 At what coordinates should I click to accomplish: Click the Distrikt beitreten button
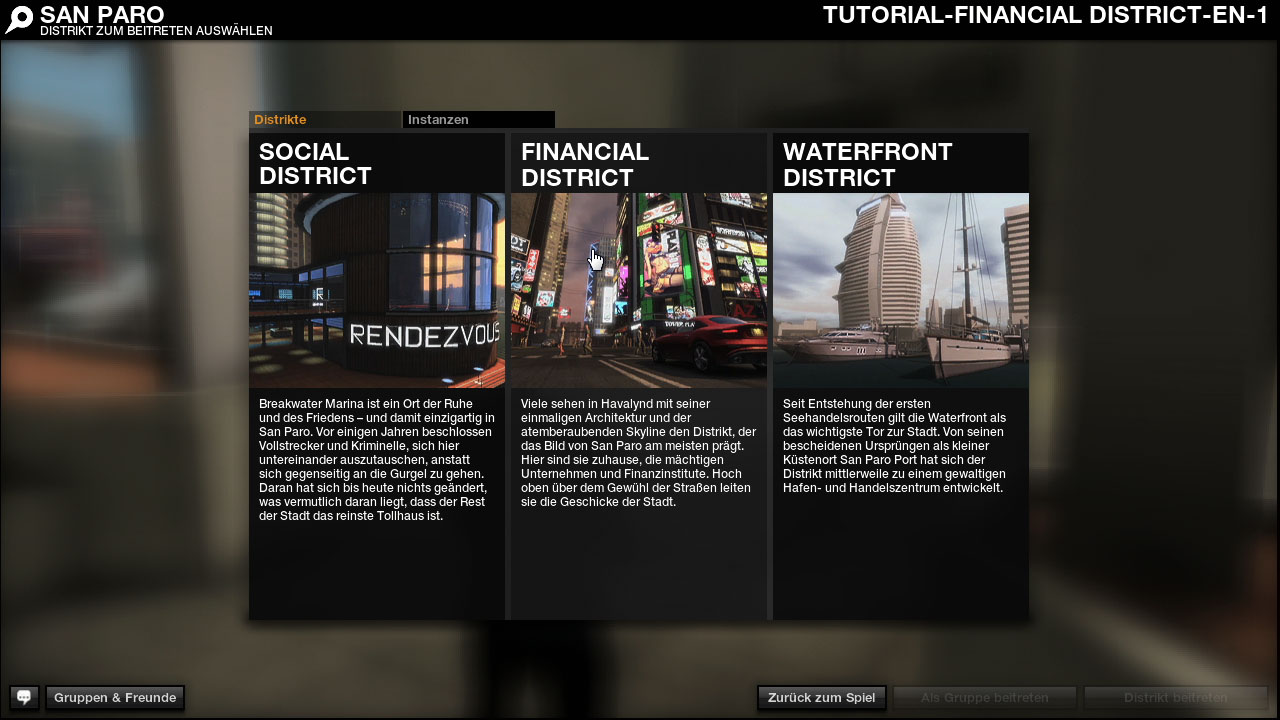coord(1175,698)
